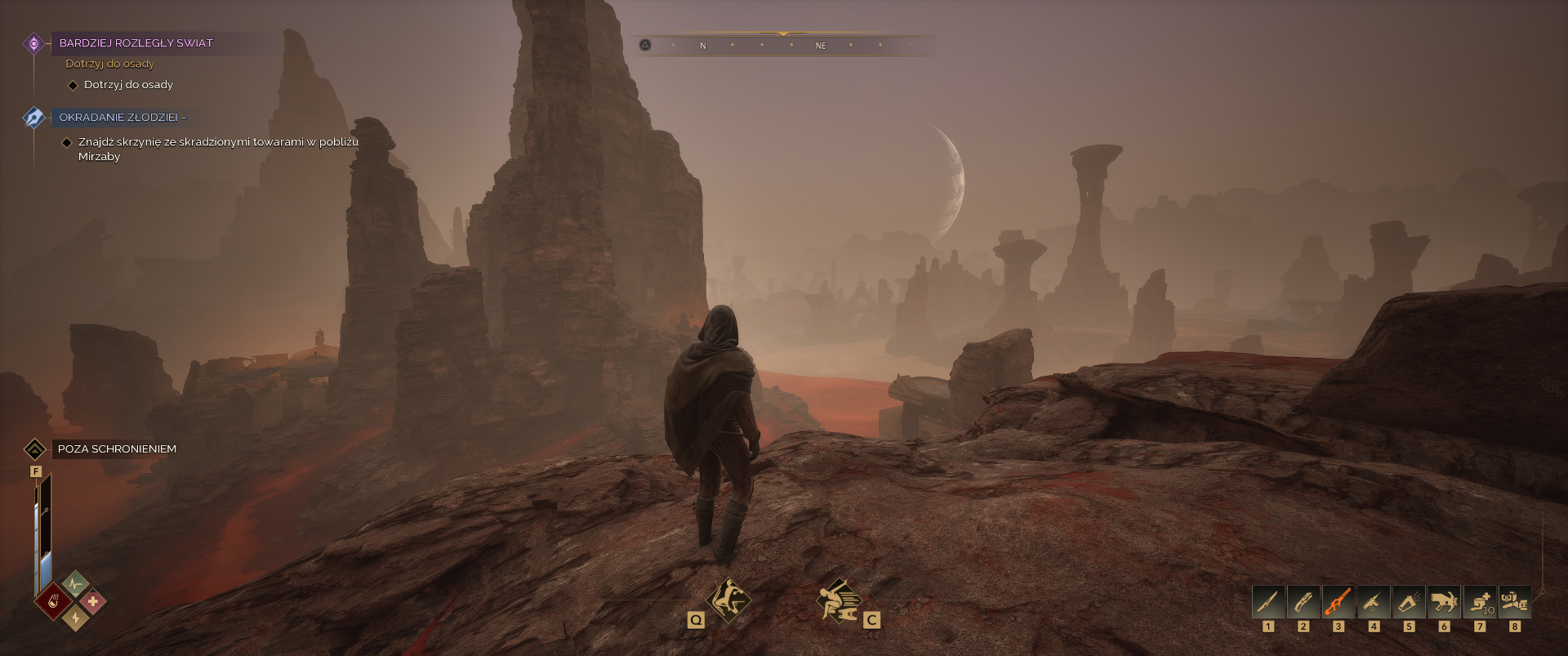Click the dark red hydration status diamond

(x=53, y=601)
